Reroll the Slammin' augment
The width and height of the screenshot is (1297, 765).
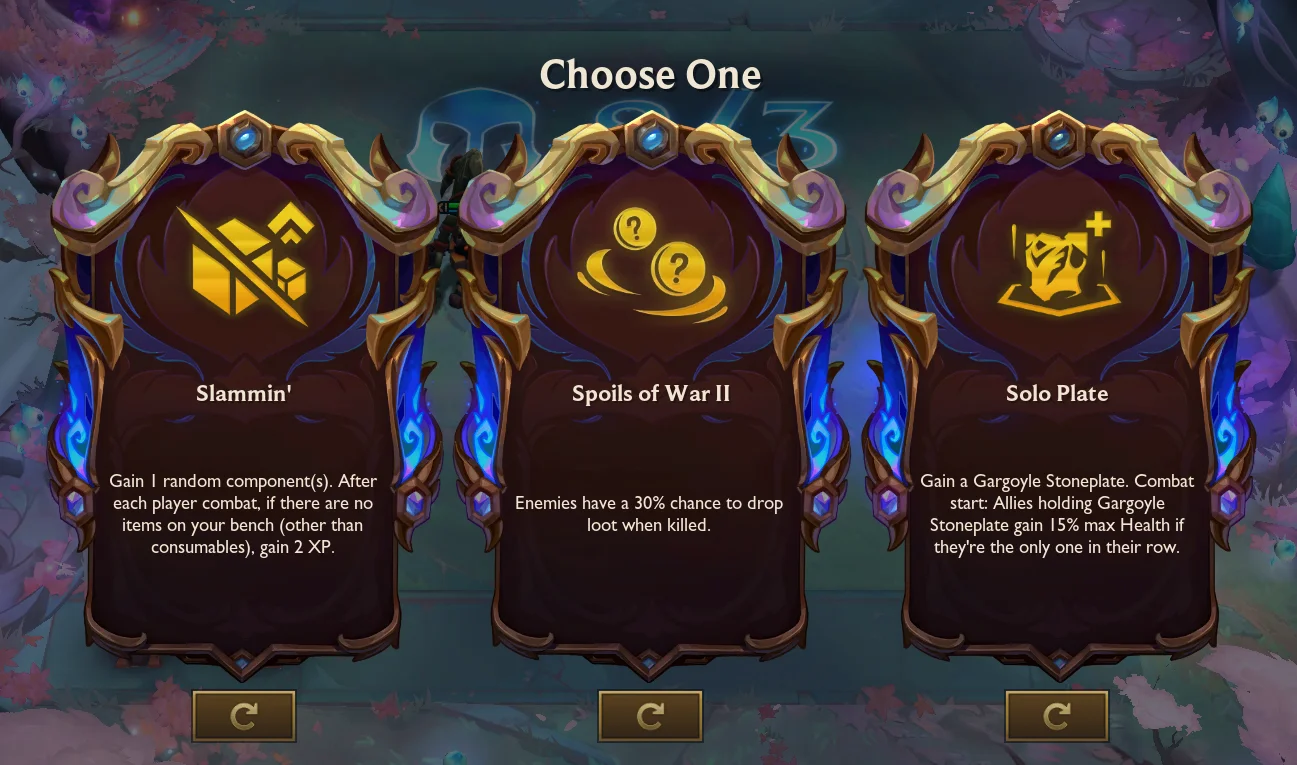coord(244,716)
